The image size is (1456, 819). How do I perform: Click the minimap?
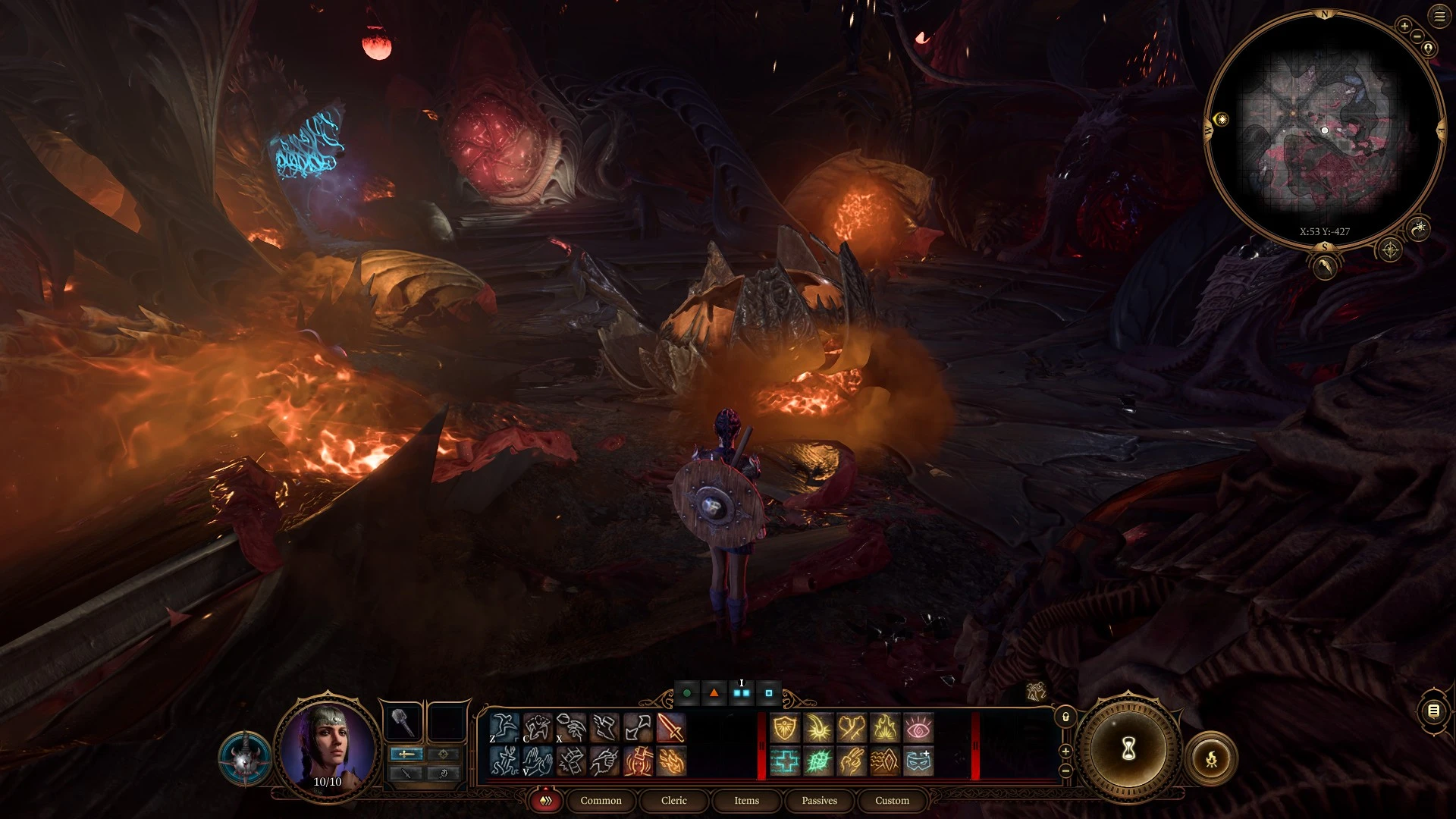point(1324,129)
